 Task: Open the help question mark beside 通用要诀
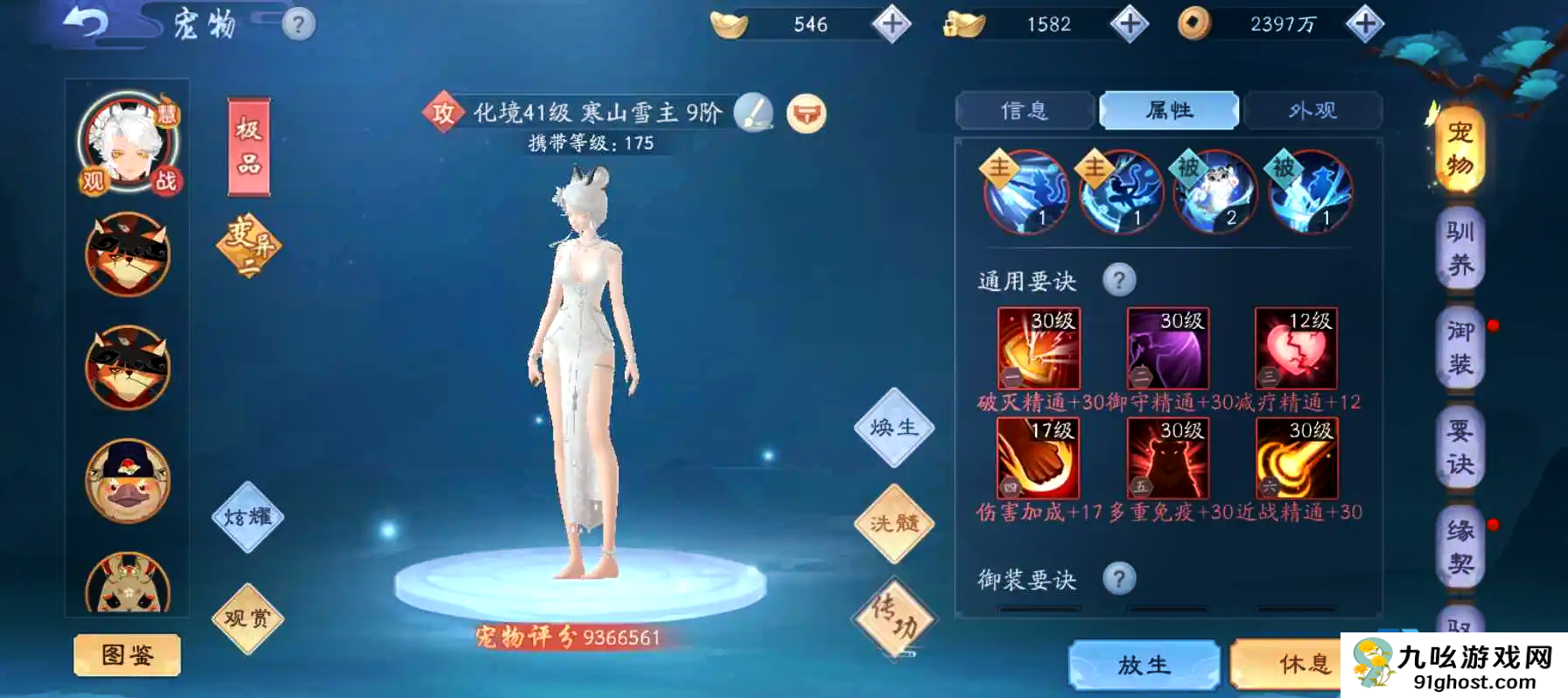click(1120, 278)
